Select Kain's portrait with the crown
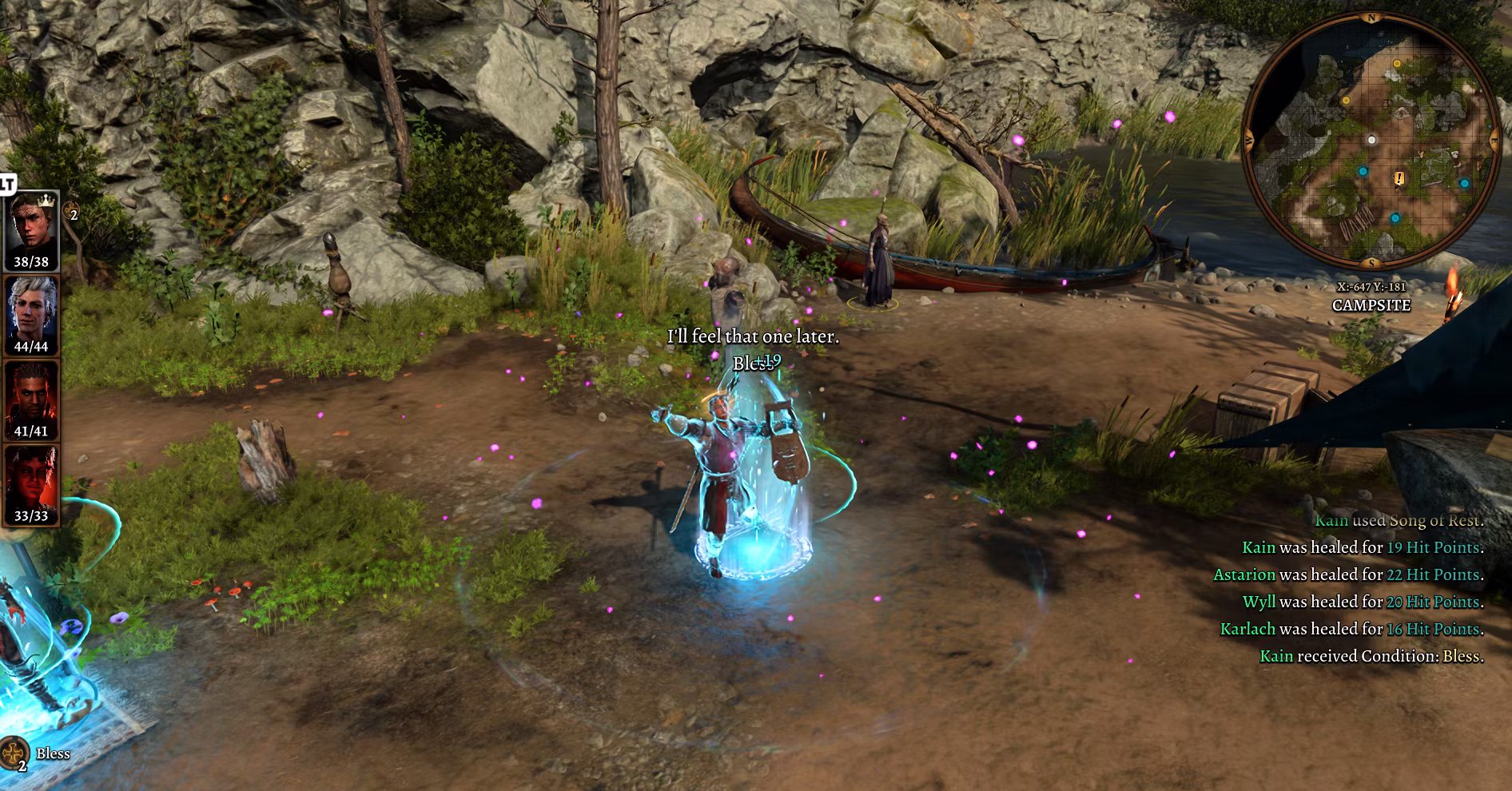 tap(32, 225)
